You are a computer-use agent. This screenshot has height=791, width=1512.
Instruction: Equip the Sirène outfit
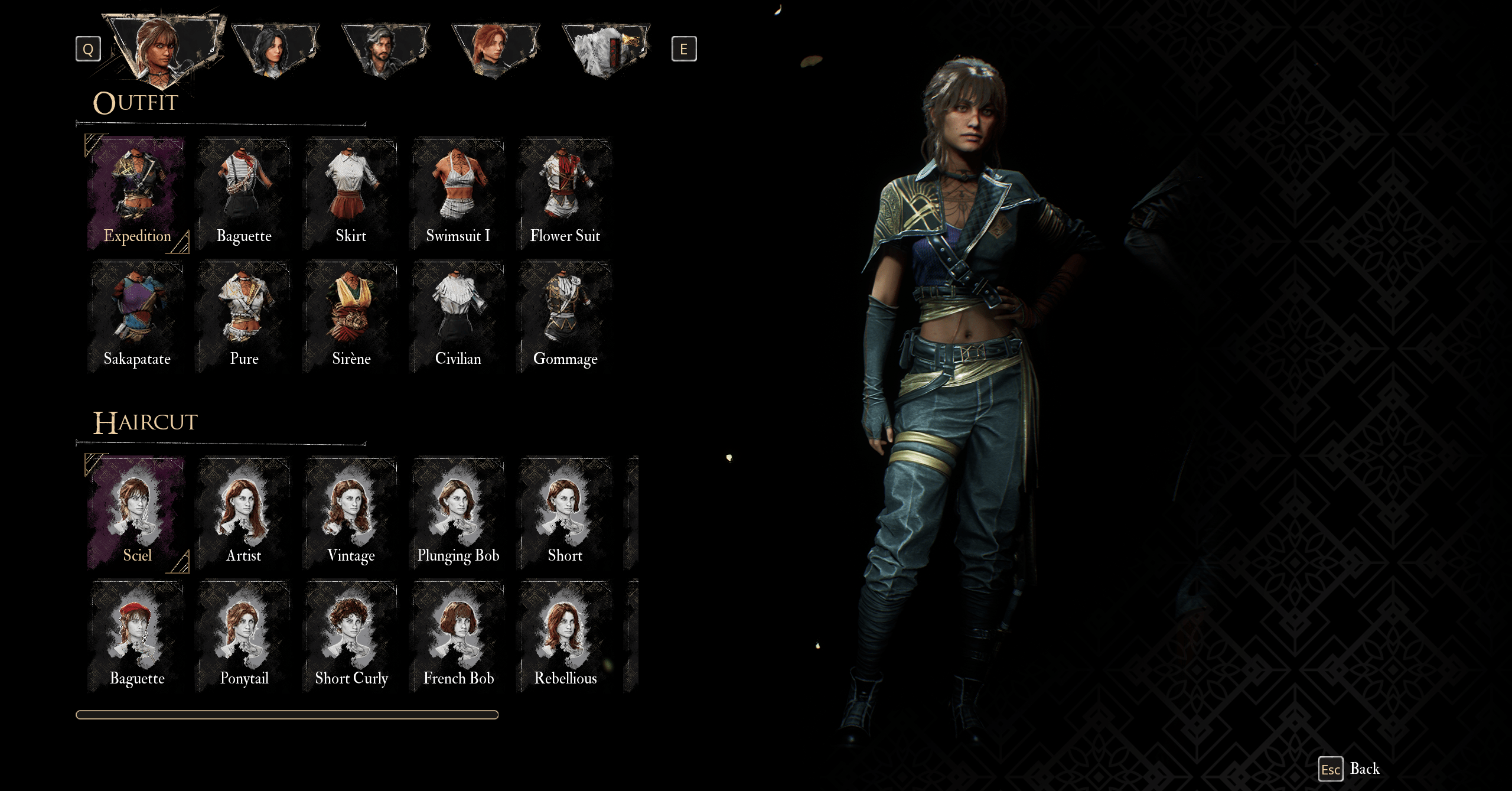tap(351, 317)
